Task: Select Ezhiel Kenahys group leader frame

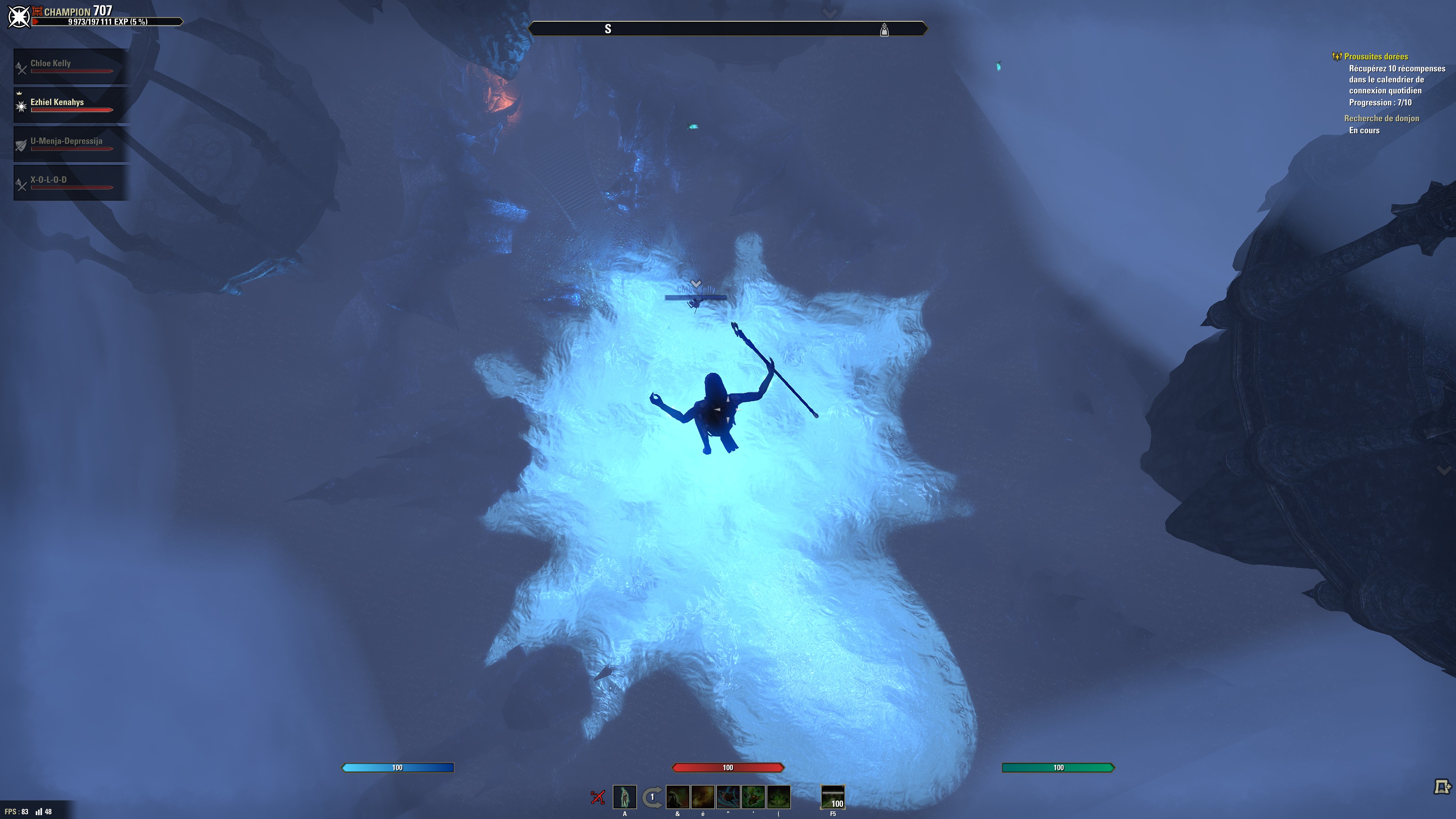Action: point(71,105)
